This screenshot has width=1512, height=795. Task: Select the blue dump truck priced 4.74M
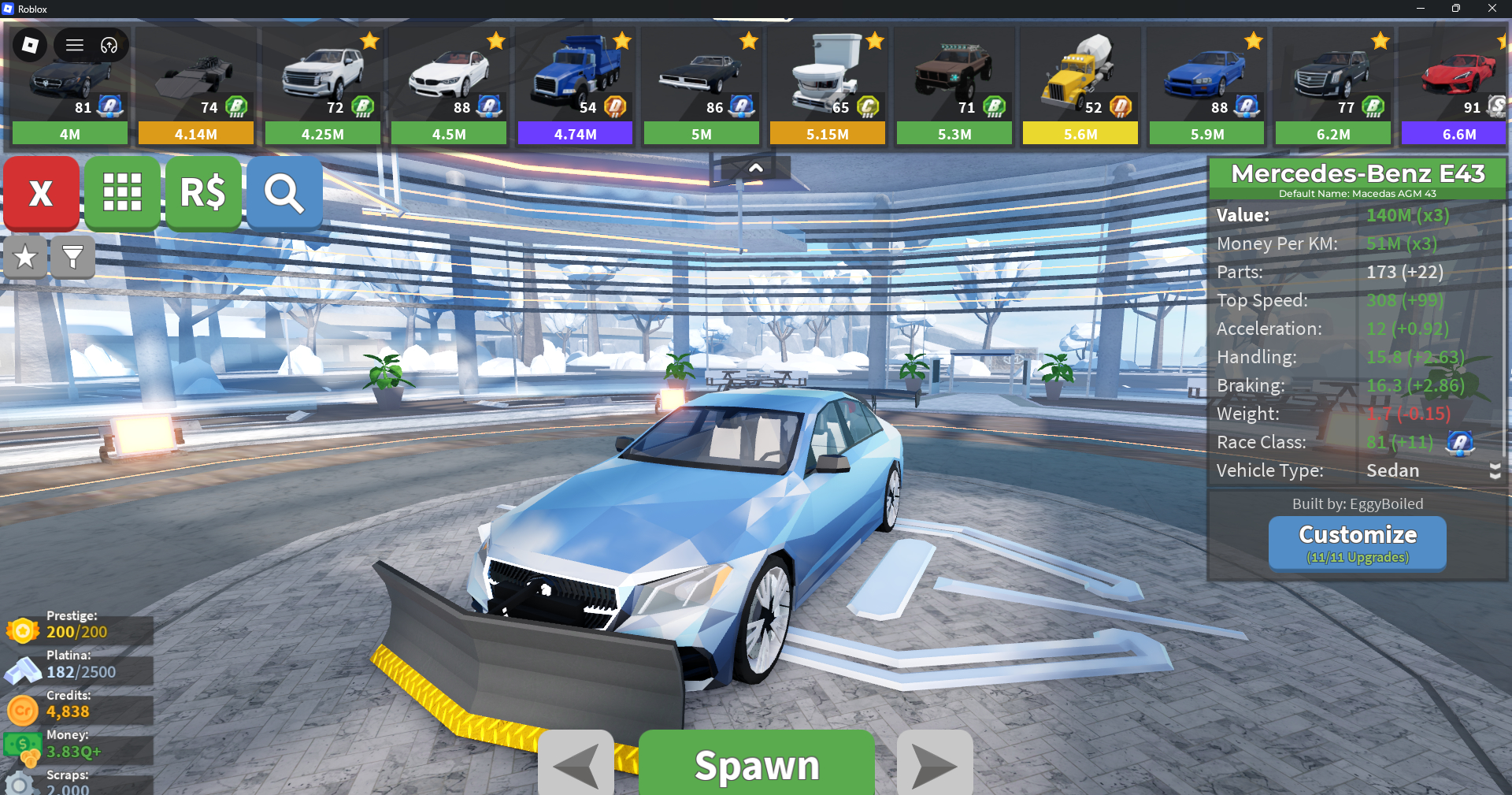pos(575,87)
